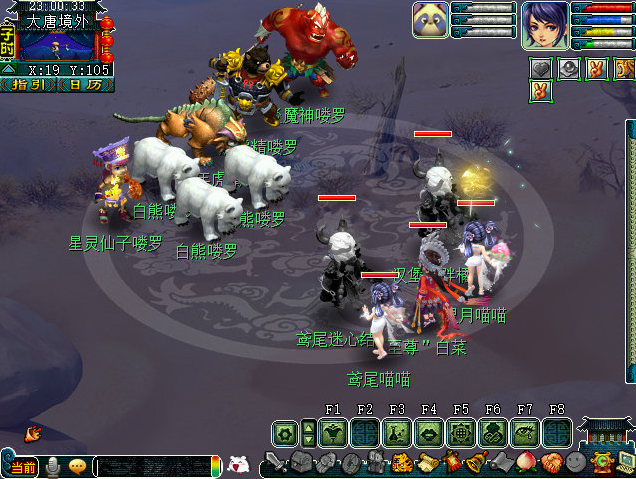
Task: Click the sword attack icon in toolbar
Action: 275,463
